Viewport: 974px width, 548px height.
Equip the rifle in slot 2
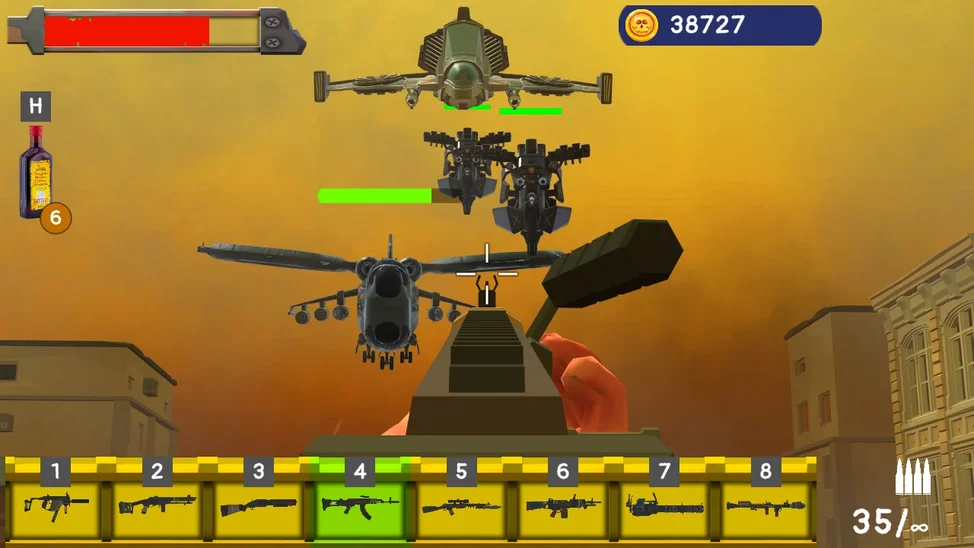(x=157, y=506)
